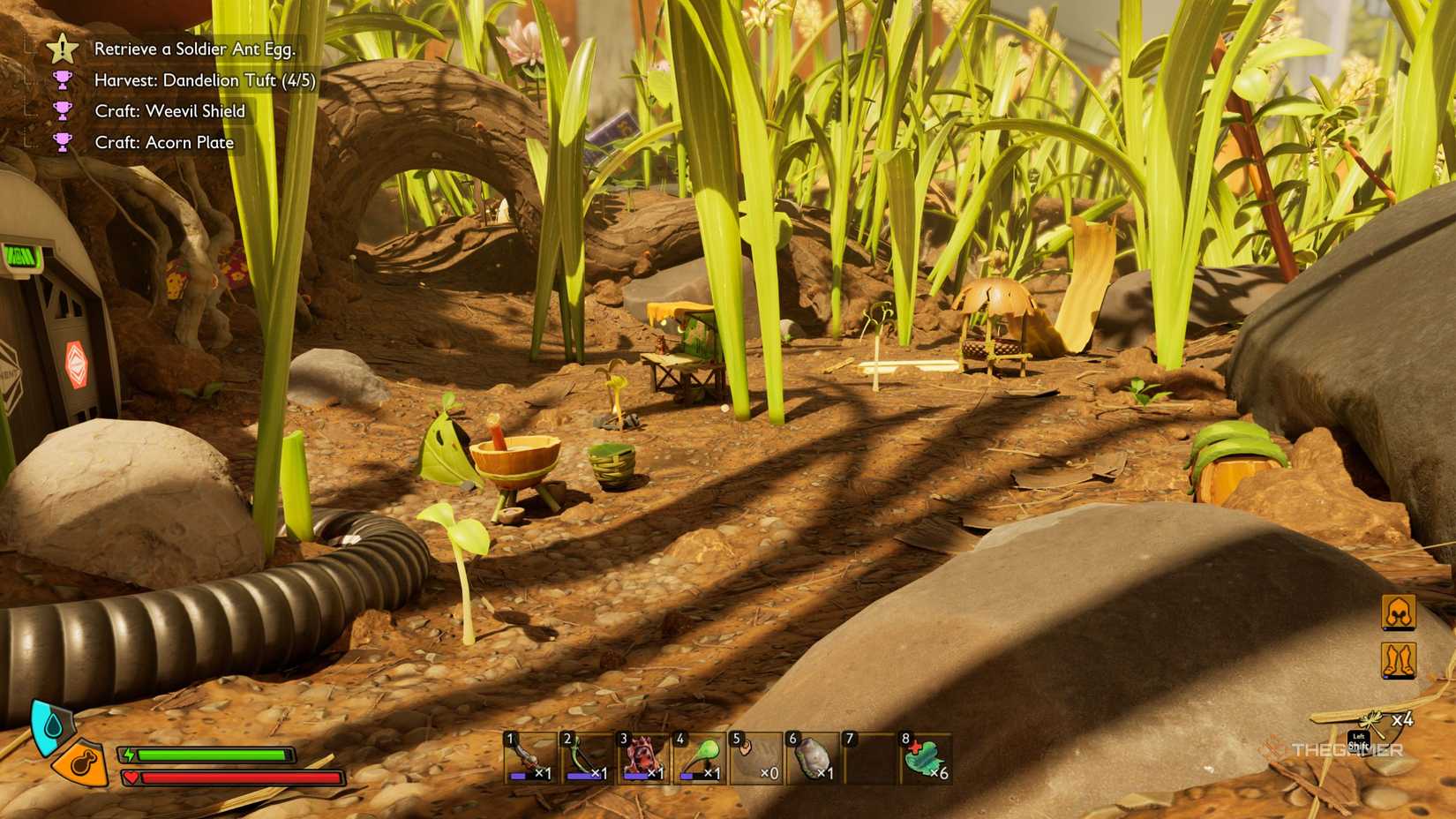Use the green bandage in slot 8

(x=925, y=758)
